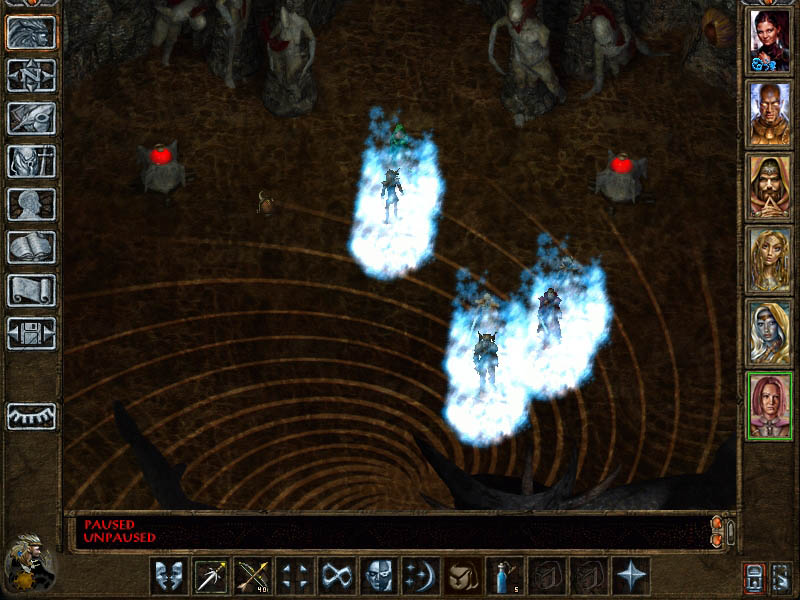Viewport: 800px width, 600px height.
Task: Select the hooded bearded man portrait
Action: [769, 187]
